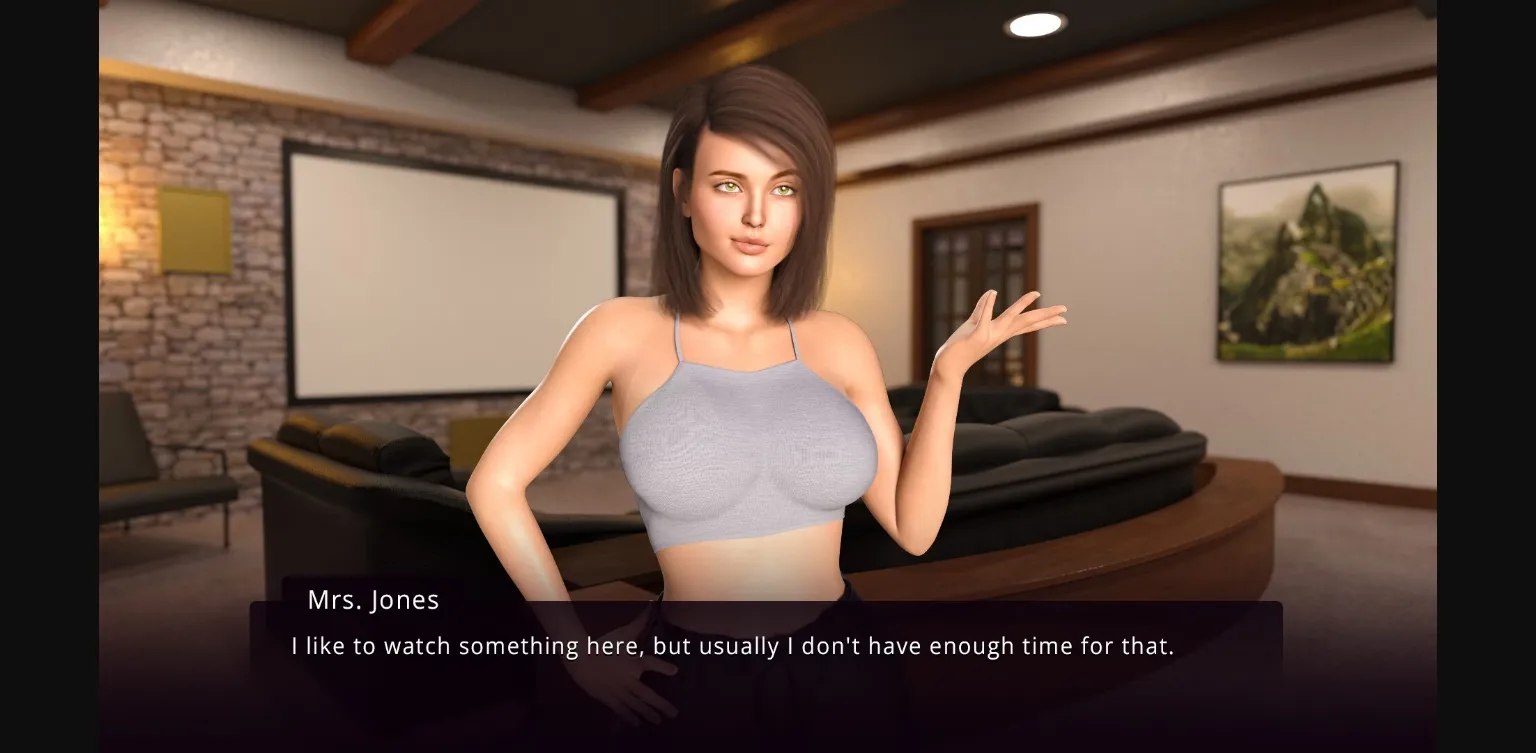
Task: Select the dialogue line about watching something
Action: (x=733, y=646)
